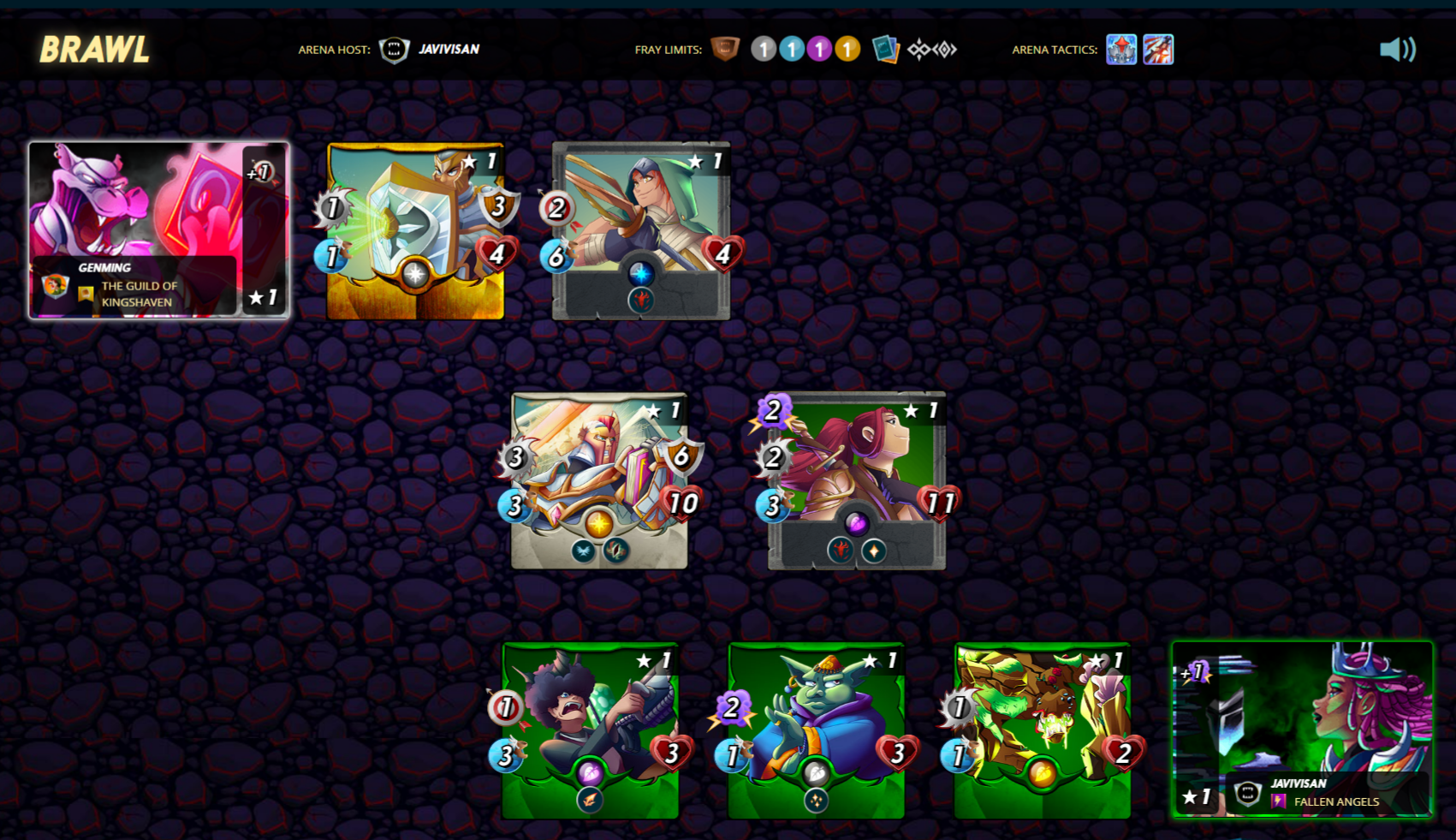This screenshot has width=1456, height=840.
Task: Click the purple number 1 fray limit coin
Action: pyautogui.click(x=819, y=50)
